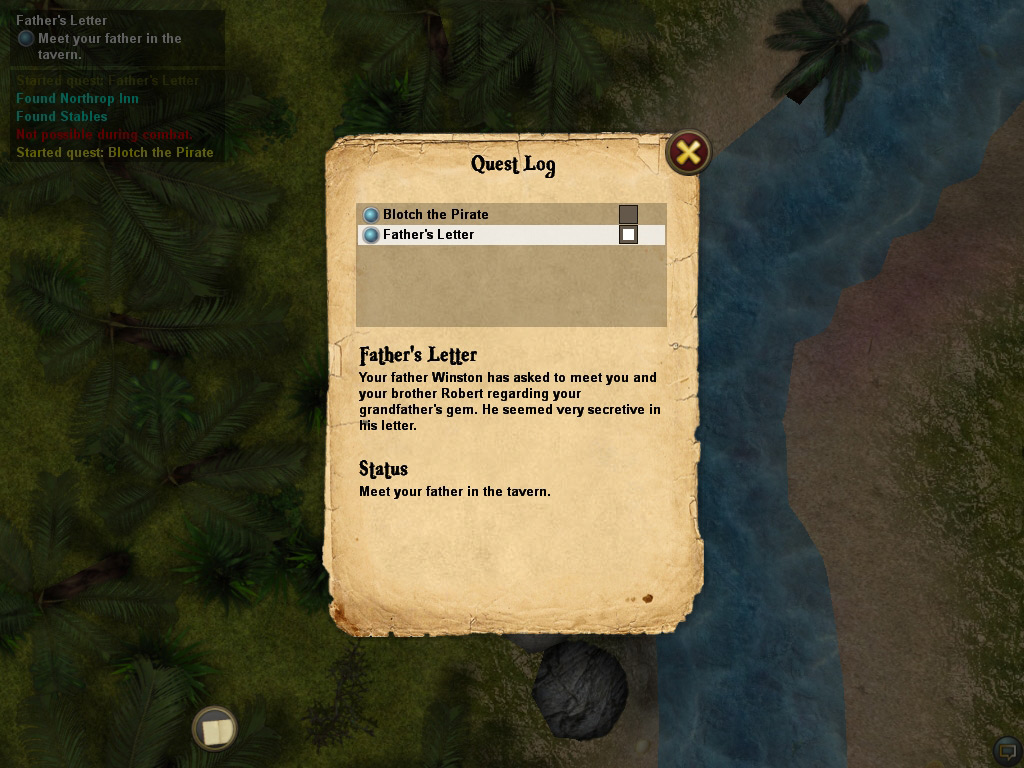Open the chat bubble icon

[1007, 750]
